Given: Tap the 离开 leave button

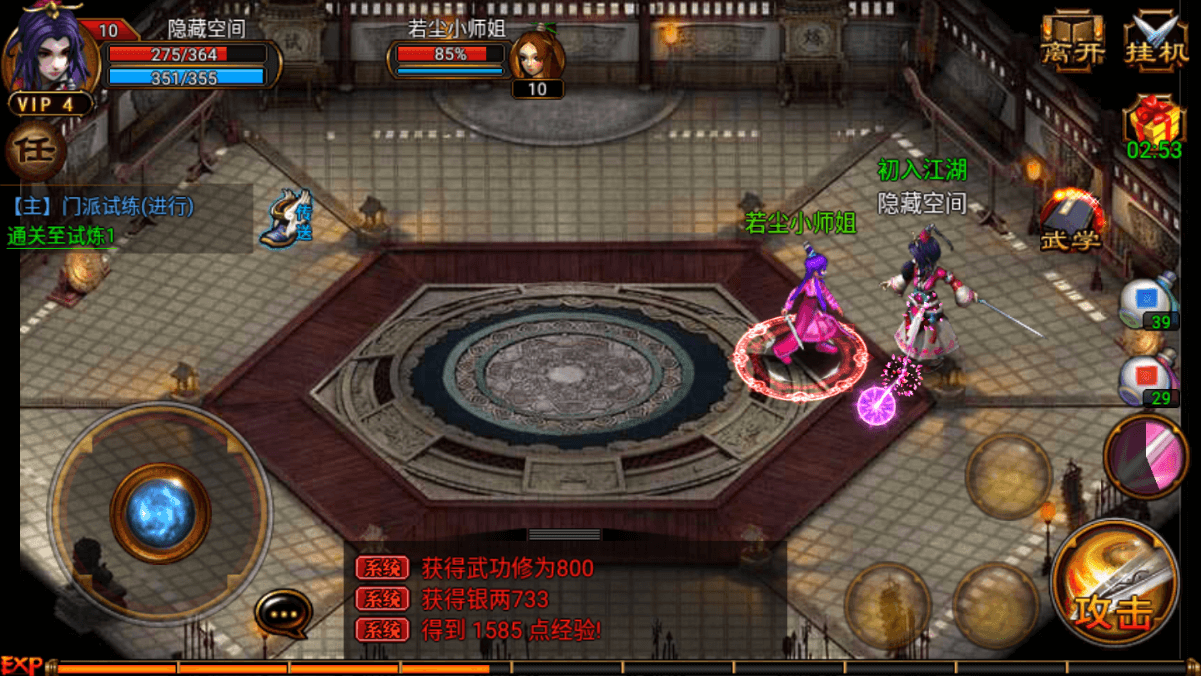Looking at the screenshot, I should [1073, 42].
